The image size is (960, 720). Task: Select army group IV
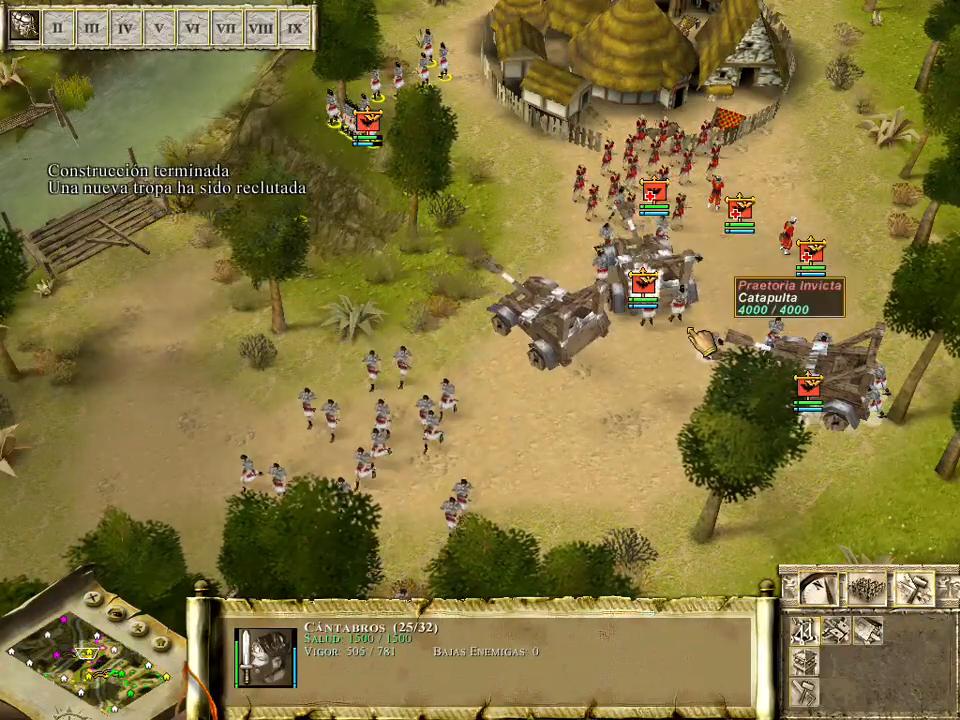tap(126, 27)
